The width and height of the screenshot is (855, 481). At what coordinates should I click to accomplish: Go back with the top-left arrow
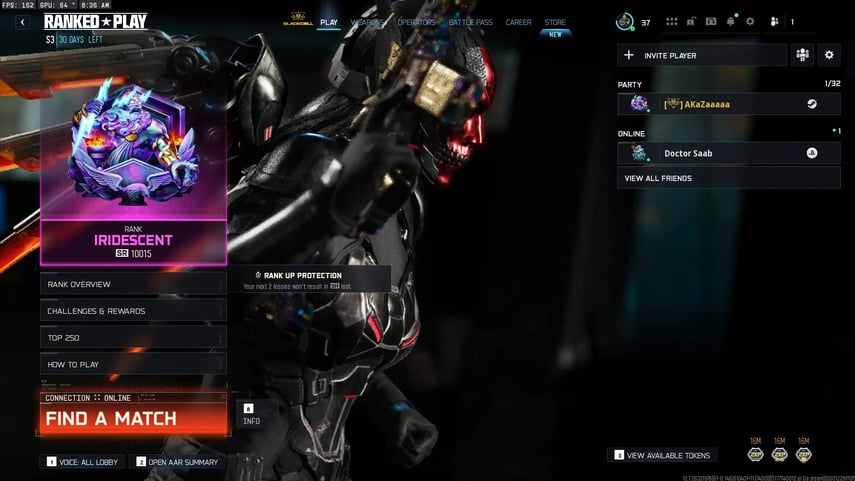pyautogui.click(x=22, y=22)
